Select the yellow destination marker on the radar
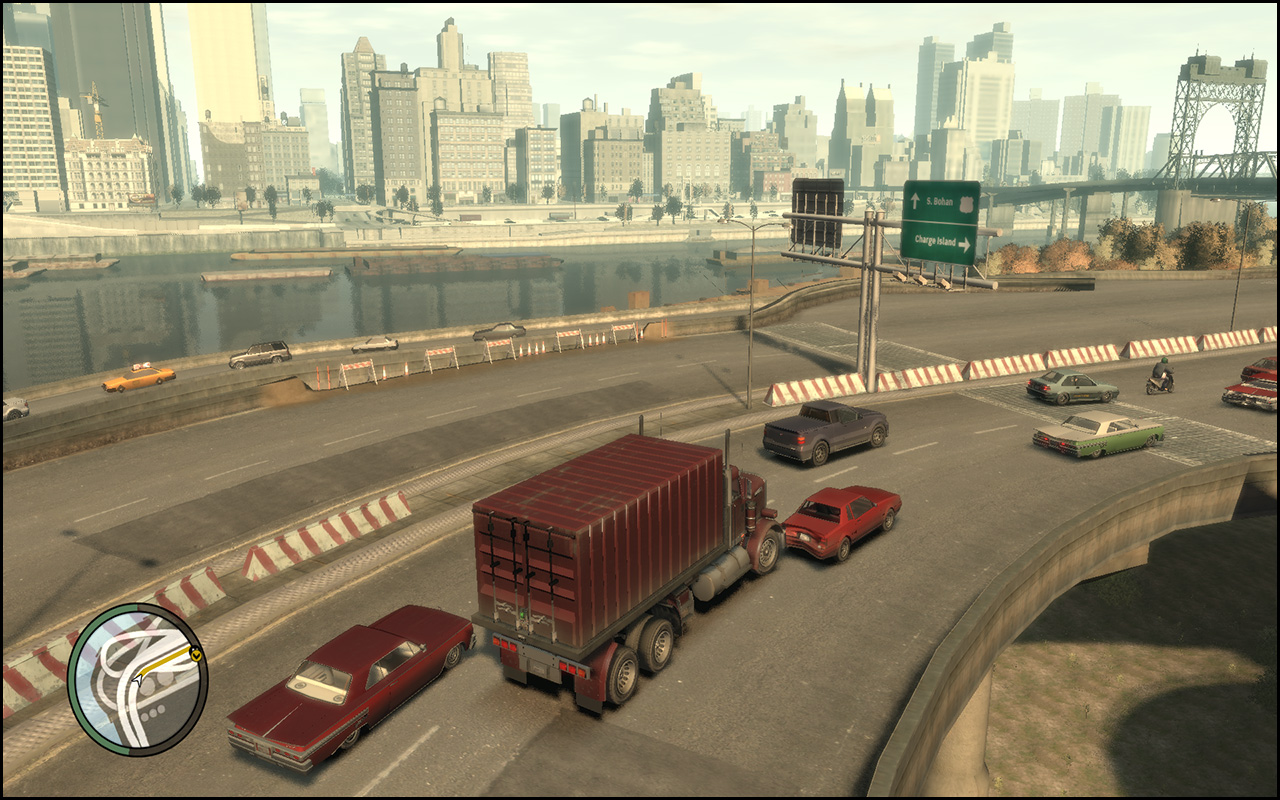The height and width of the screenshot is (800, 1280). click(x=196, y=655)
